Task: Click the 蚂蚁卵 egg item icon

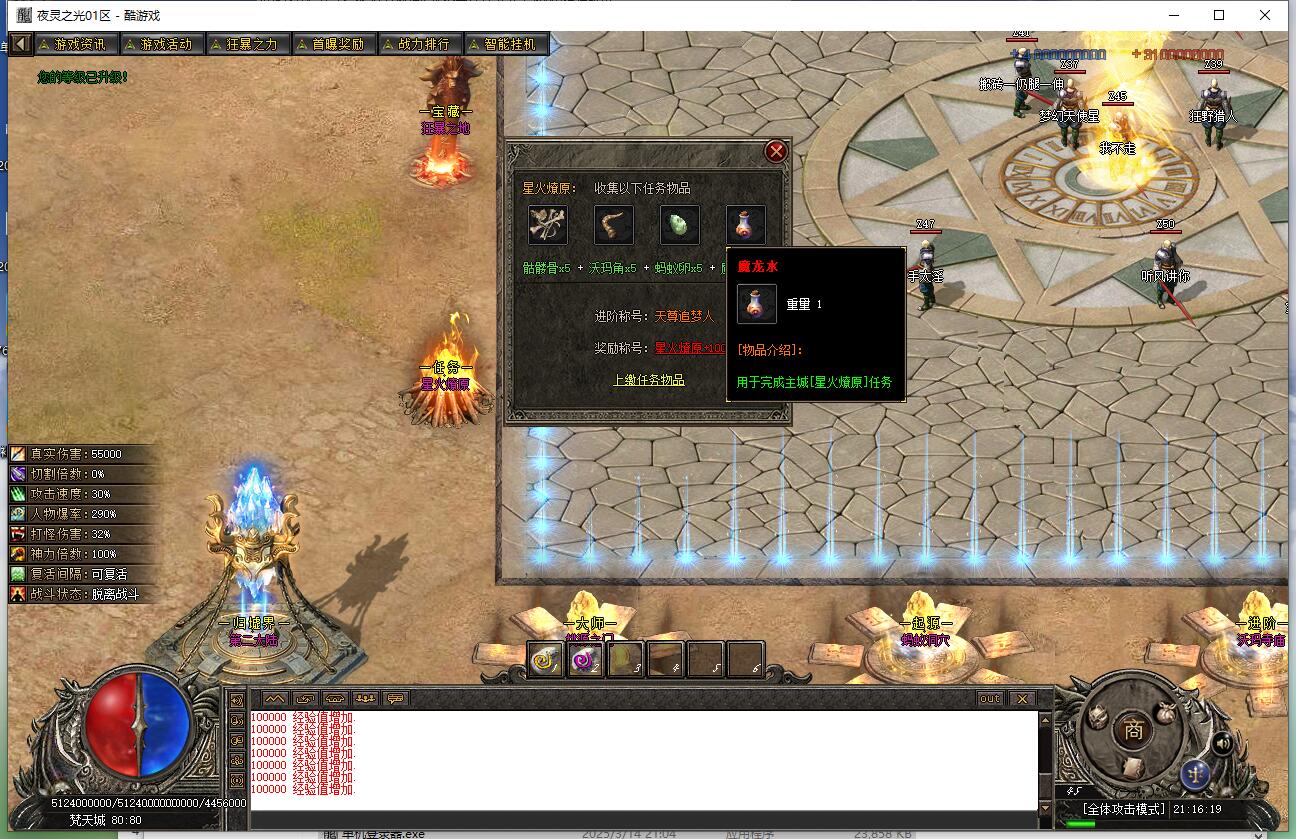Action: (x=681, y=225)
